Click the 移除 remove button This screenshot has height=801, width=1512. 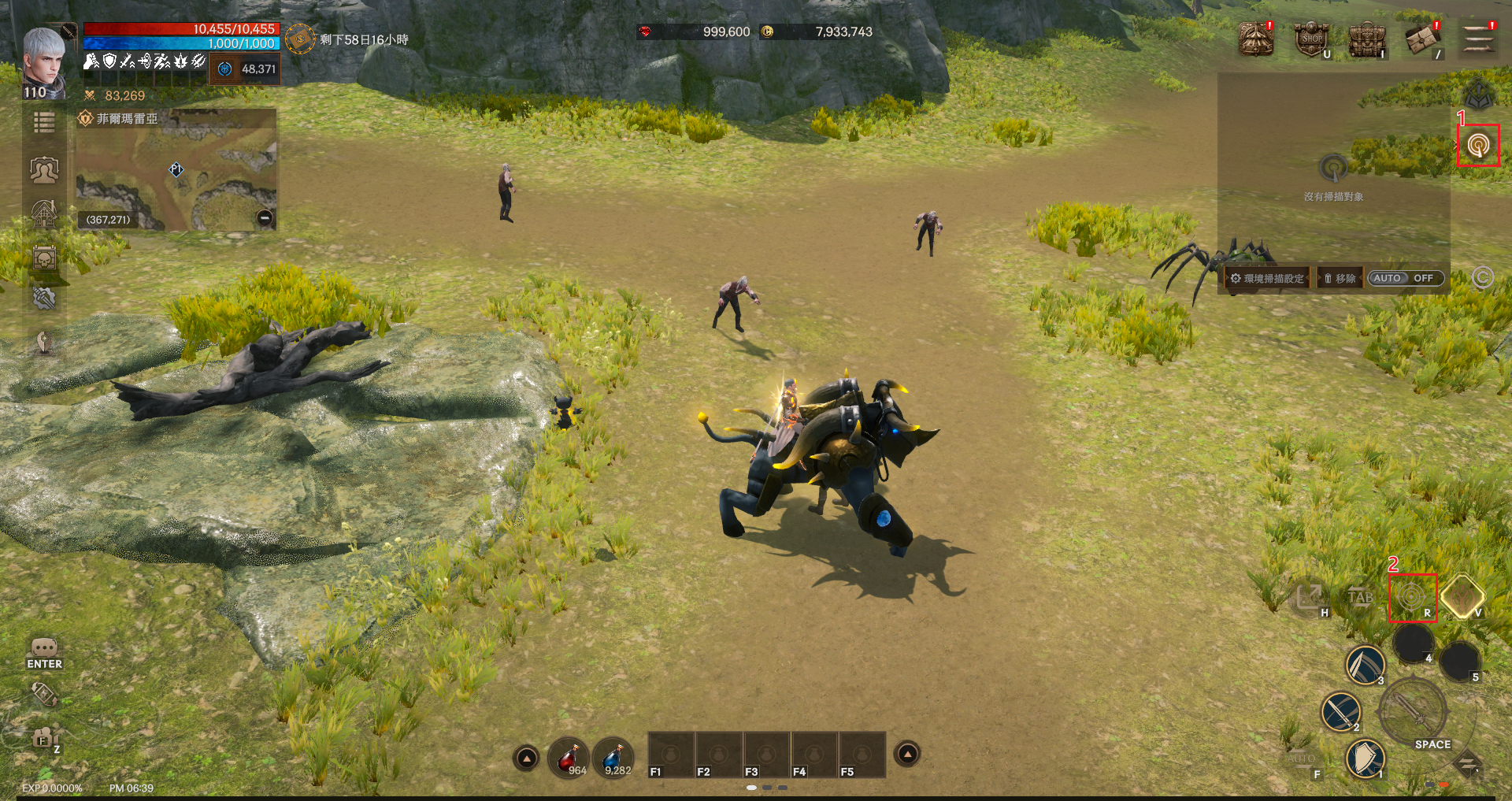coord(1340,279)
